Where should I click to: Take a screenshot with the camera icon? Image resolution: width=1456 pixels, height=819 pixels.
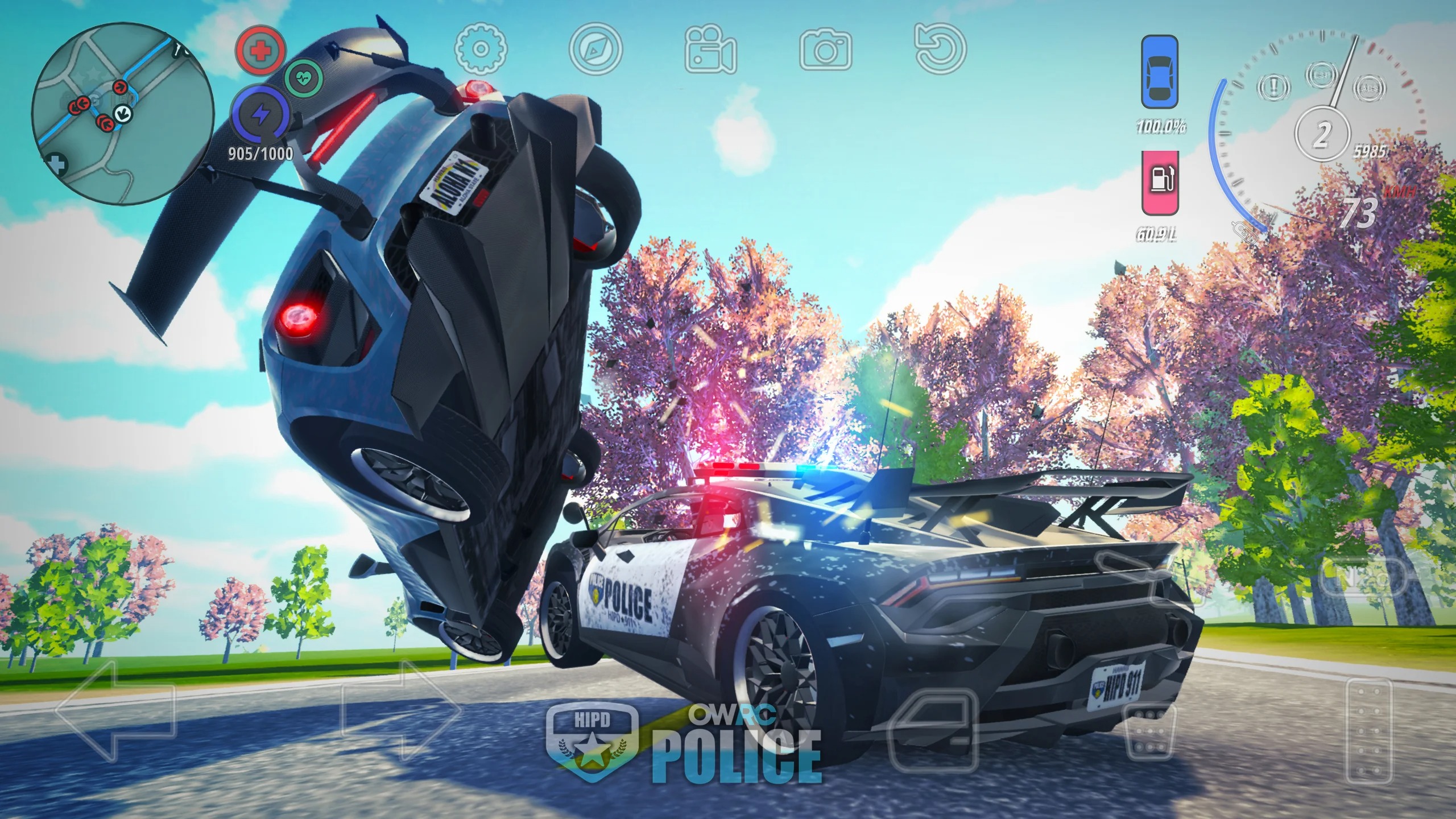[826, 51]
